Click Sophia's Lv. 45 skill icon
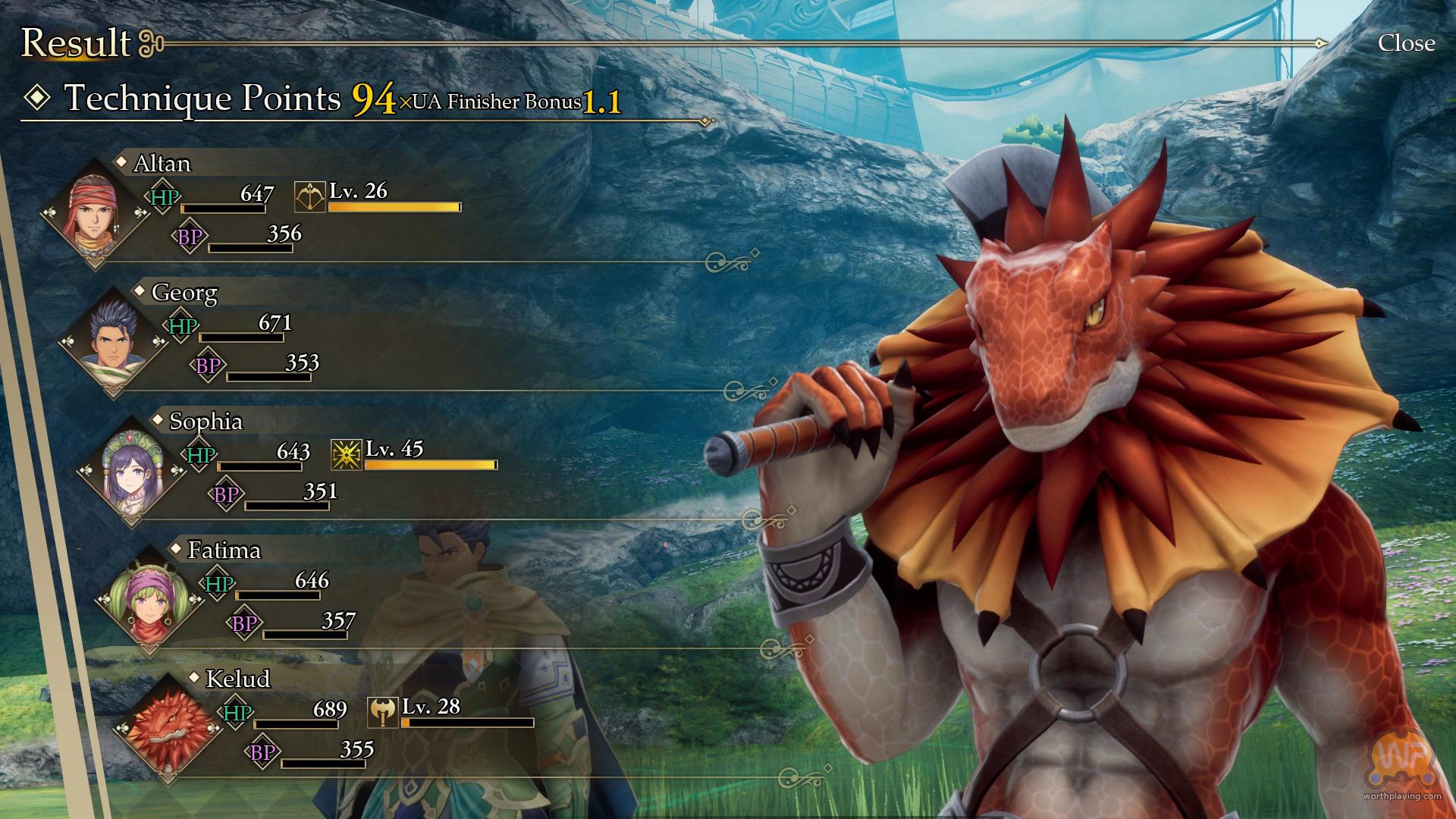Viewport: 1456px width, 819px height. coord(346,454)
